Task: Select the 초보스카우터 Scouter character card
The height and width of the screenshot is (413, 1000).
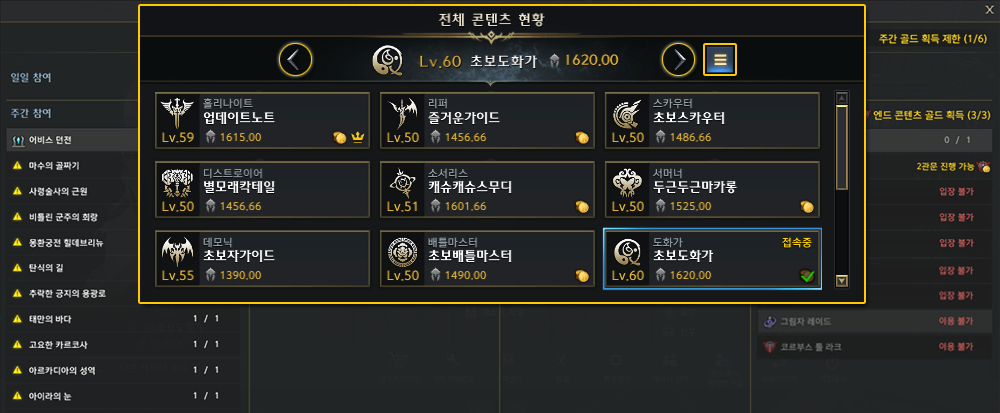Action: [712, 120]
